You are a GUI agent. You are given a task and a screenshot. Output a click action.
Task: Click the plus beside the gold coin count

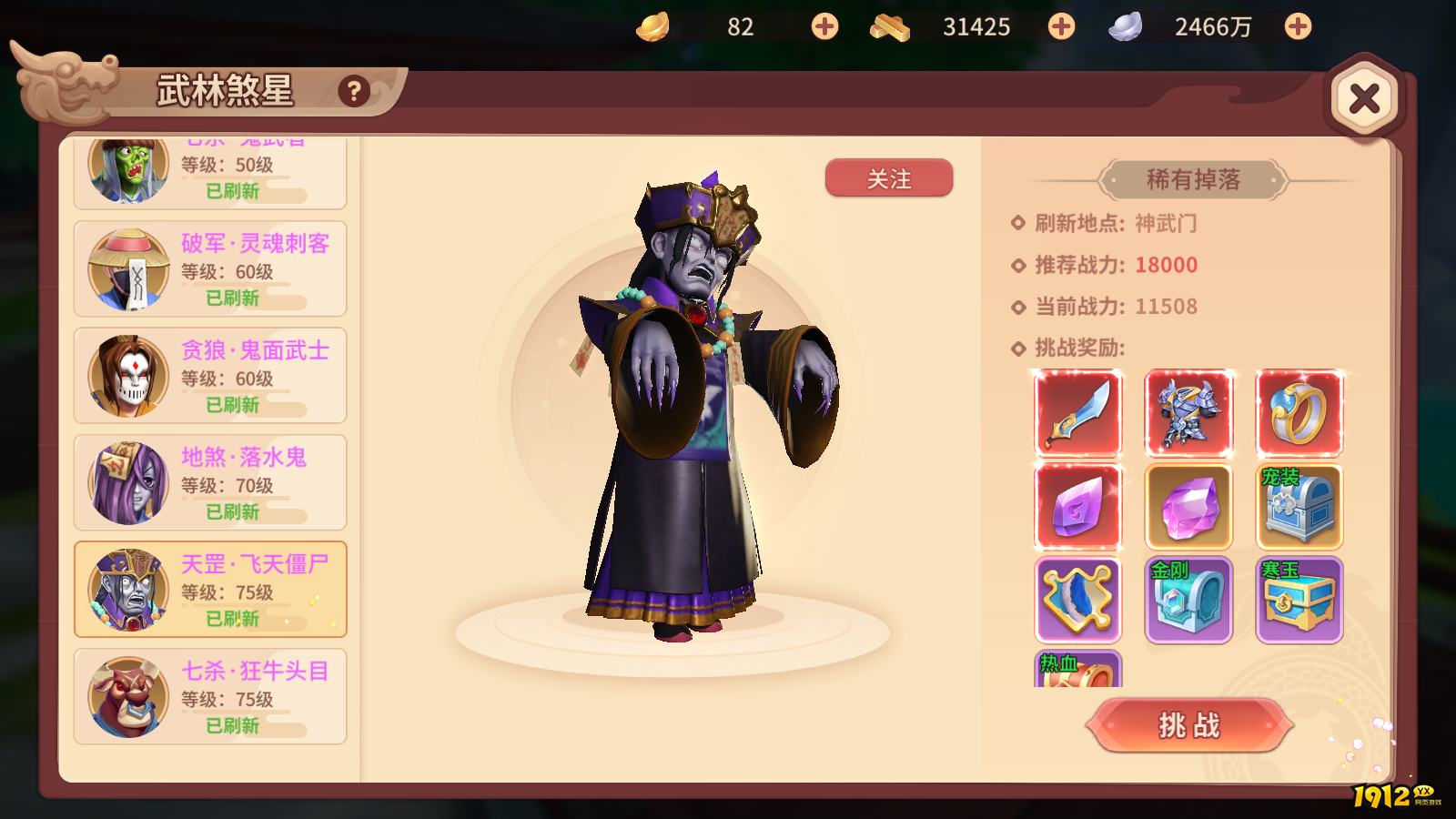[824, 26]
